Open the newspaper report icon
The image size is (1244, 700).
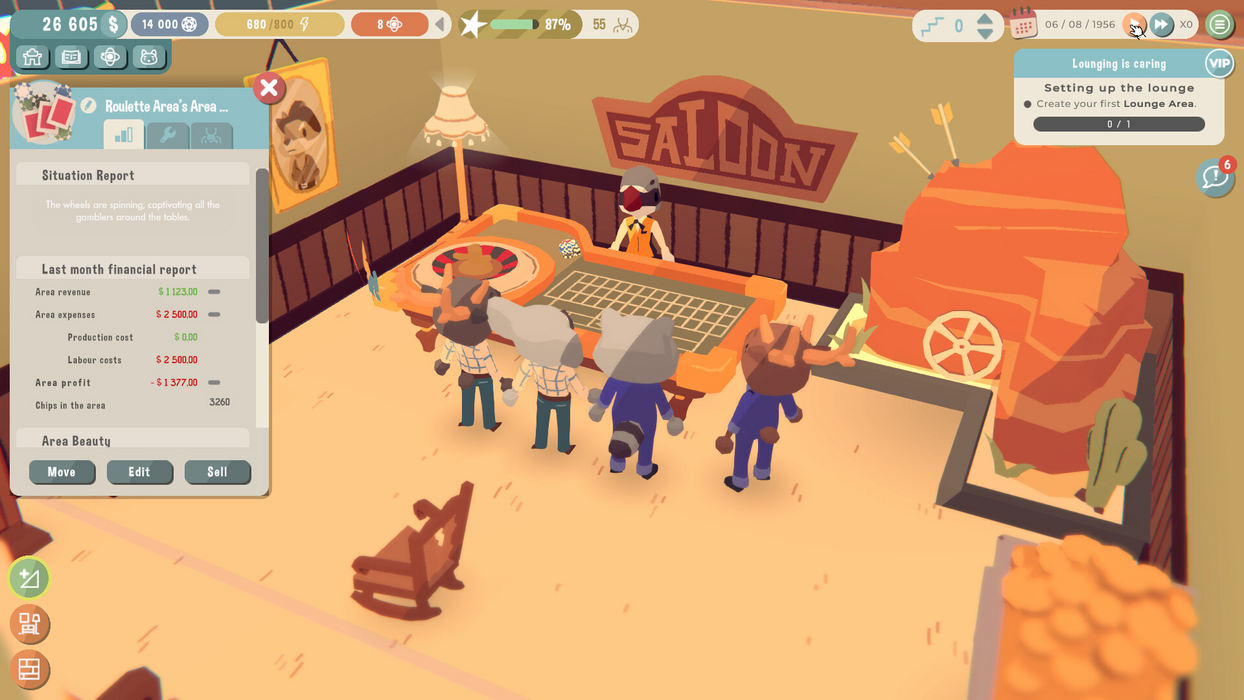tap(71, 57)
